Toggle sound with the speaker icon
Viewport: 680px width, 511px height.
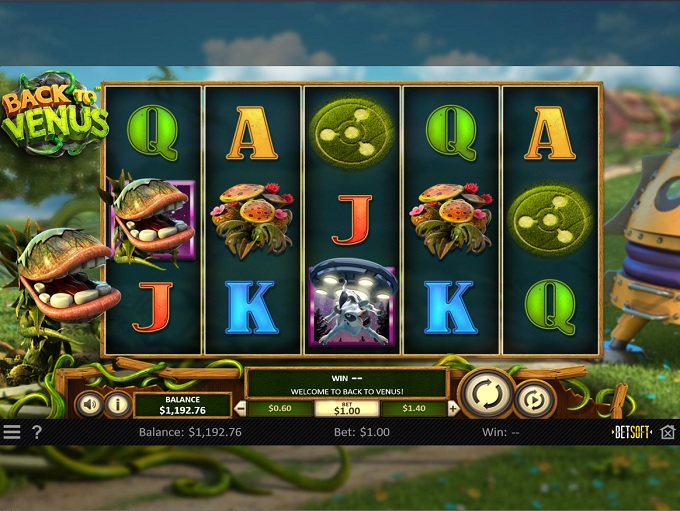90,404
